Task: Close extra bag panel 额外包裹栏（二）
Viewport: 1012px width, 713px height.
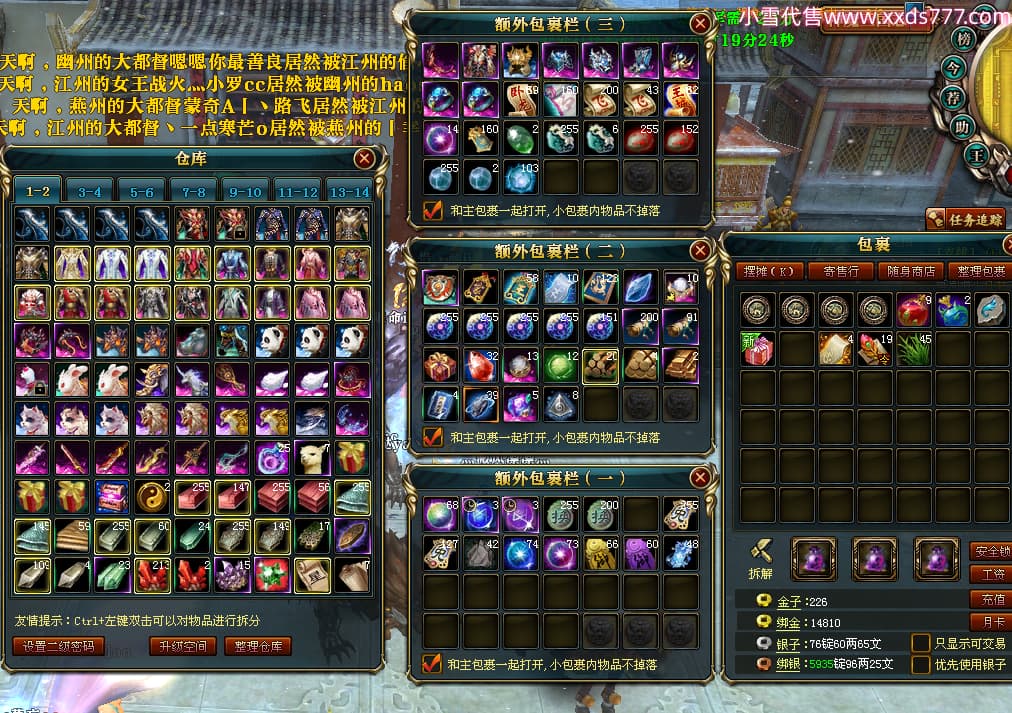Action: (700, 251)
